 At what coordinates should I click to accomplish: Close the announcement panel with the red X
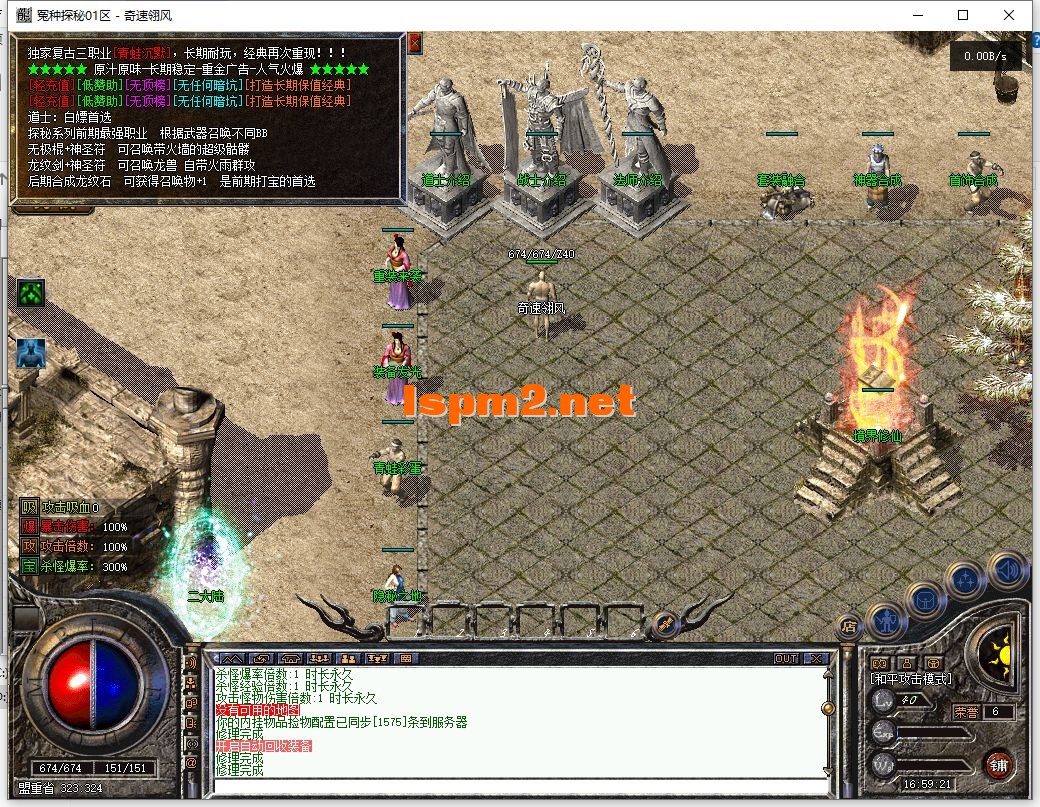(414, 42)
